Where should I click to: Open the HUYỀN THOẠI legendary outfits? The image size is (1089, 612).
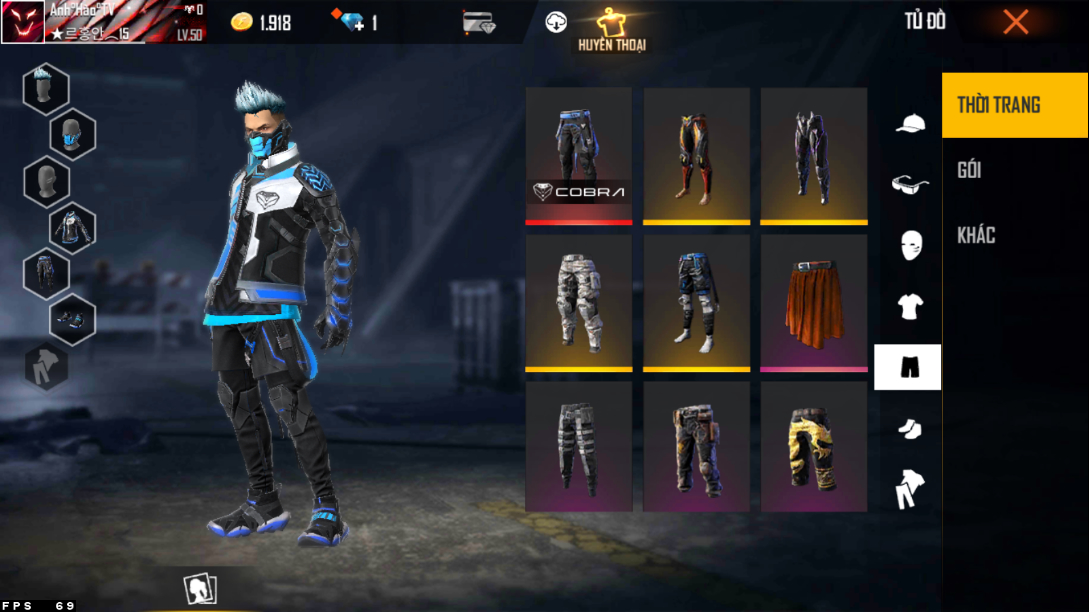pyautogui.click(x=609, y=30)
